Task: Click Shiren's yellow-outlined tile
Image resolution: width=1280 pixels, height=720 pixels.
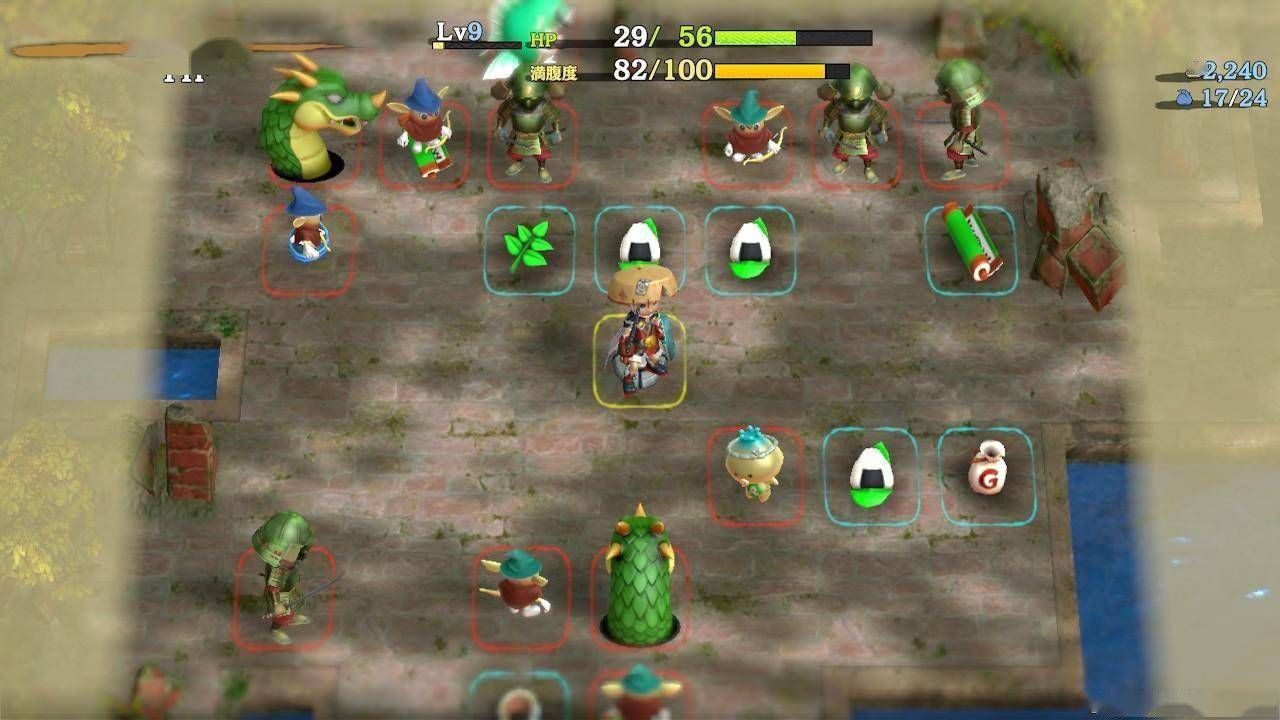Action: pyautogui.click(x=639, y=360)
